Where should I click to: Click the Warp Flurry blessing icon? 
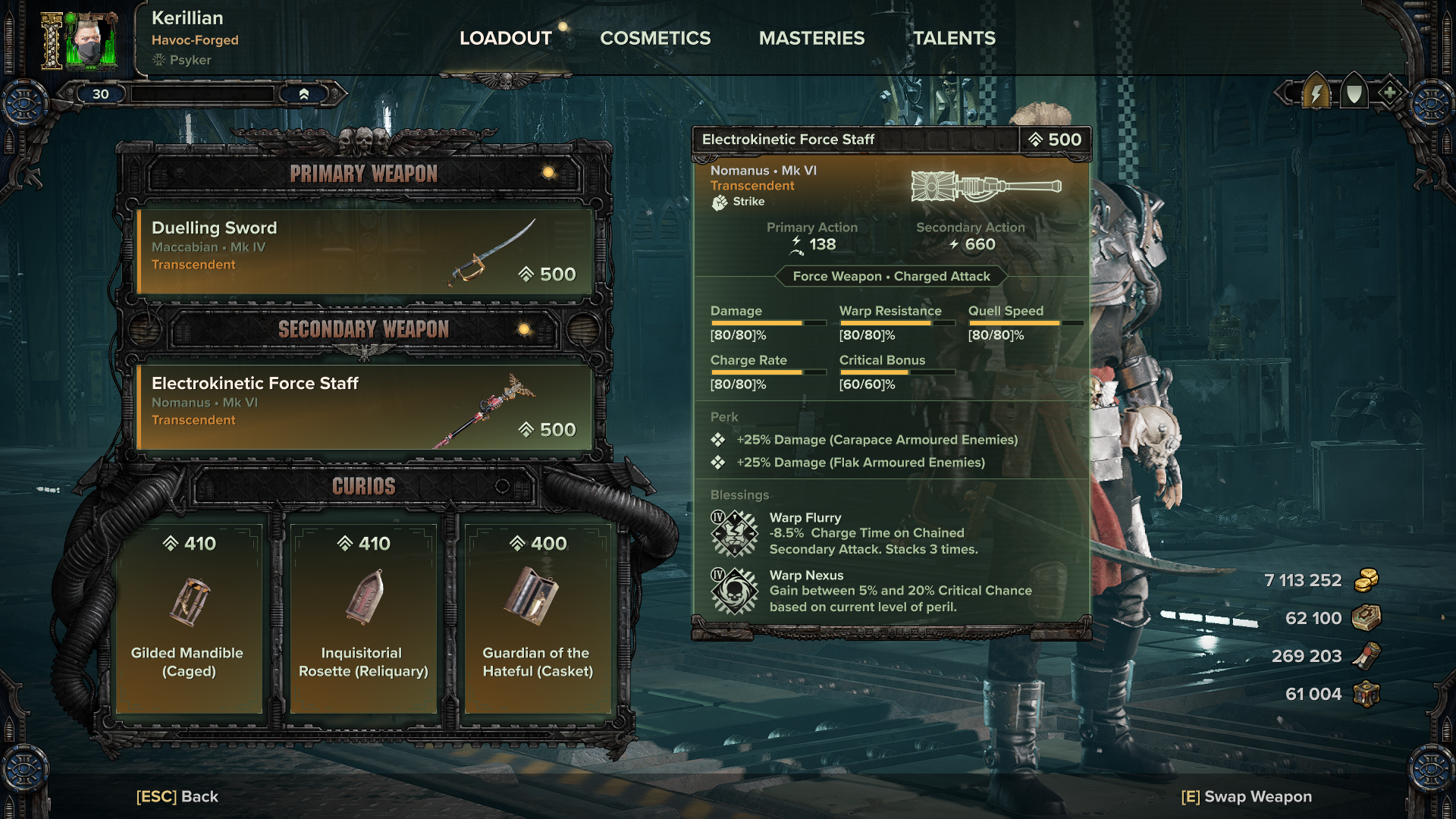734,533
